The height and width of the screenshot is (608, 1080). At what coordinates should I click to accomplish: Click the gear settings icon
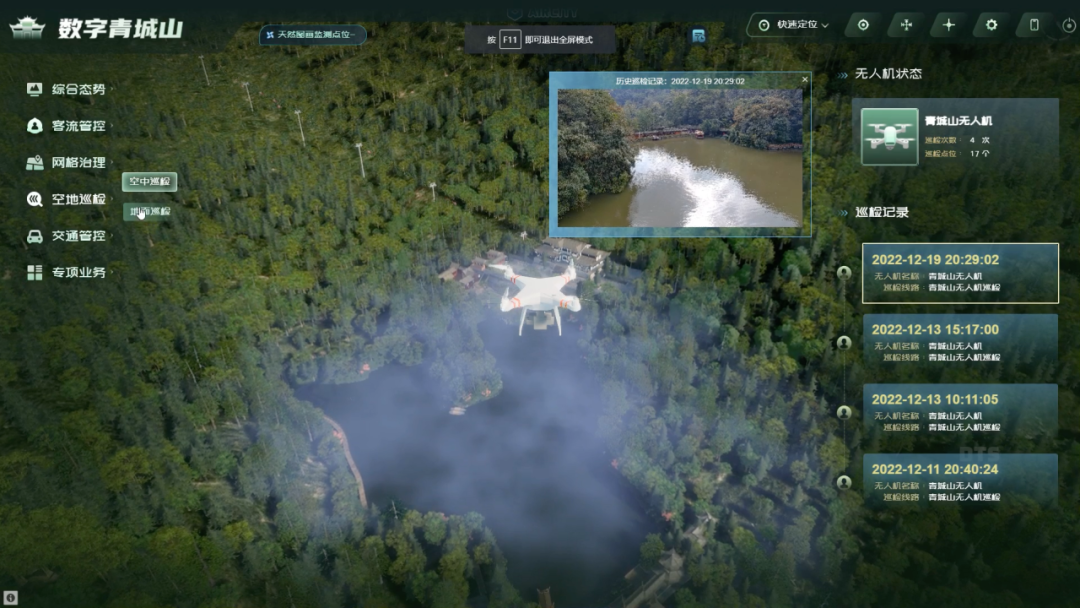991,25
